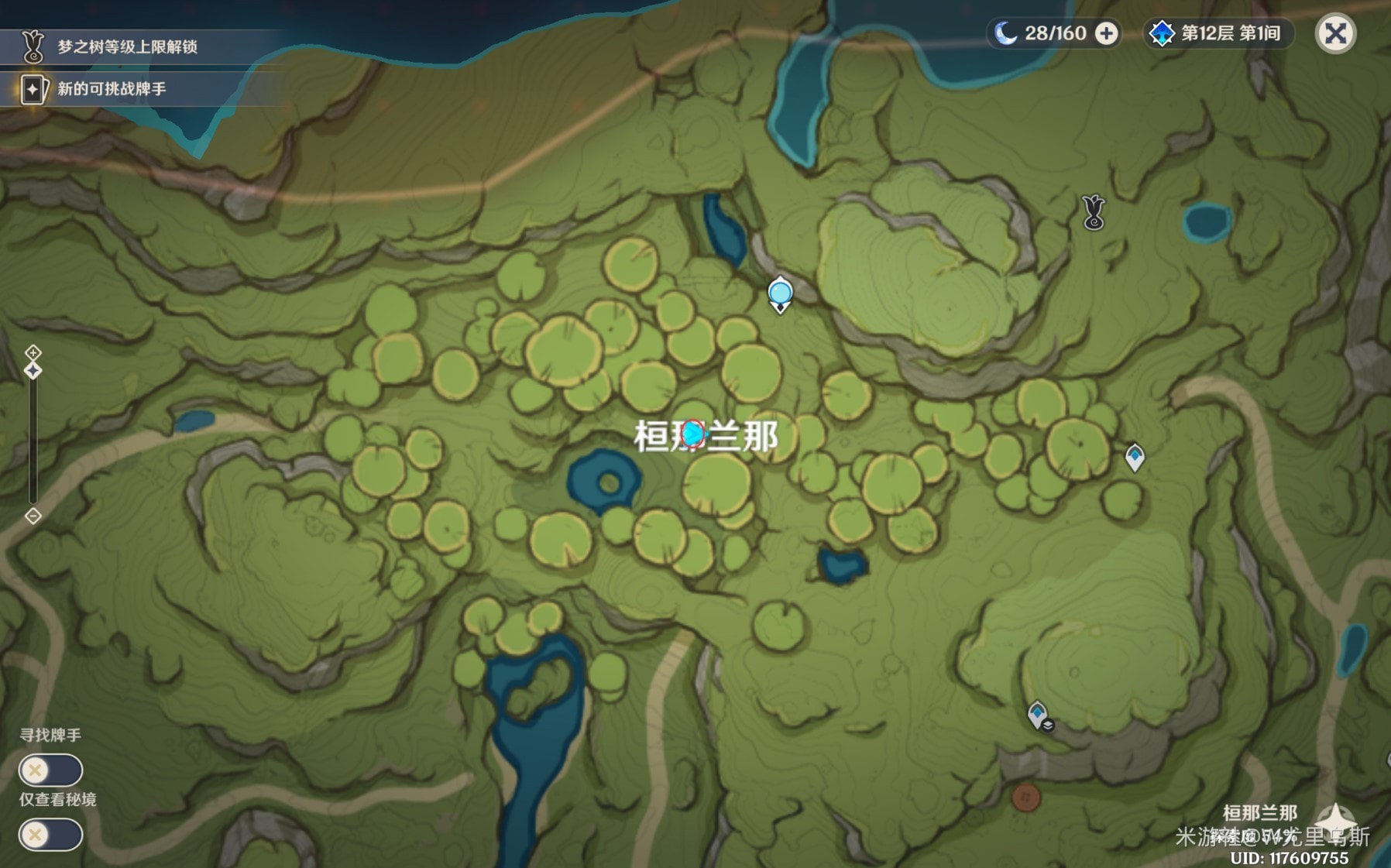1391x868 pixels.
Task: Select the teleport waypoint right of the lily pads
Action: [1135, 457]
